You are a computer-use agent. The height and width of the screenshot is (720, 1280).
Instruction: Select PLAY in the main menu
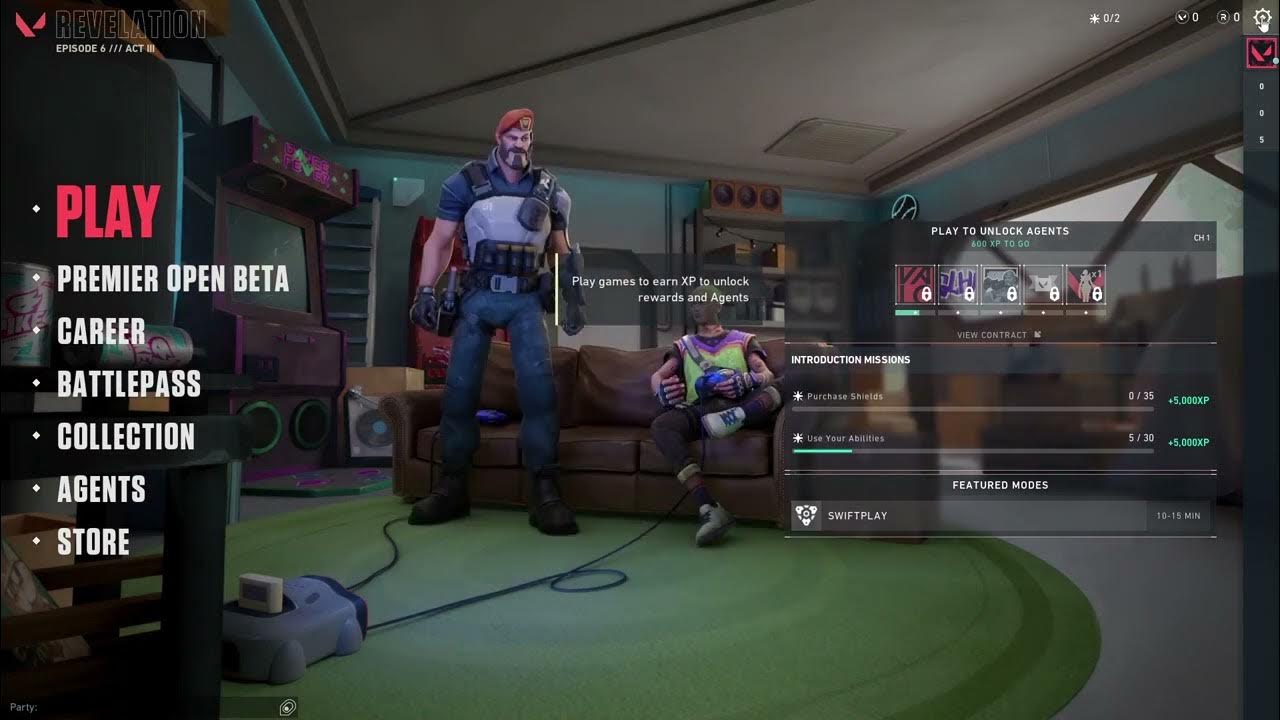(108, 211)
